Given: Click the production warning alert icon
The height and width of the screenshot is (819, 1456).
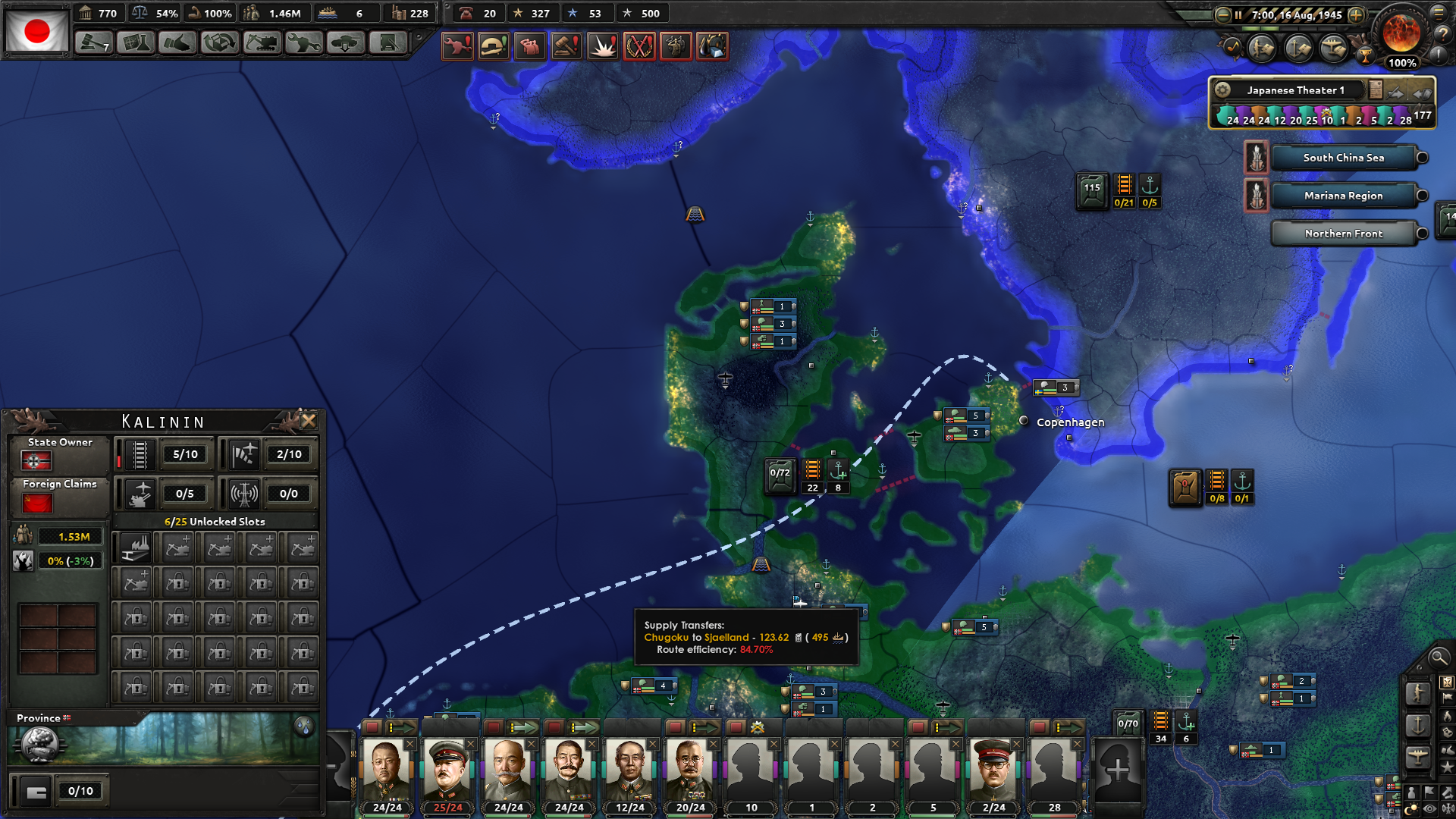Looking at the screenshot, I should [458, 45].
